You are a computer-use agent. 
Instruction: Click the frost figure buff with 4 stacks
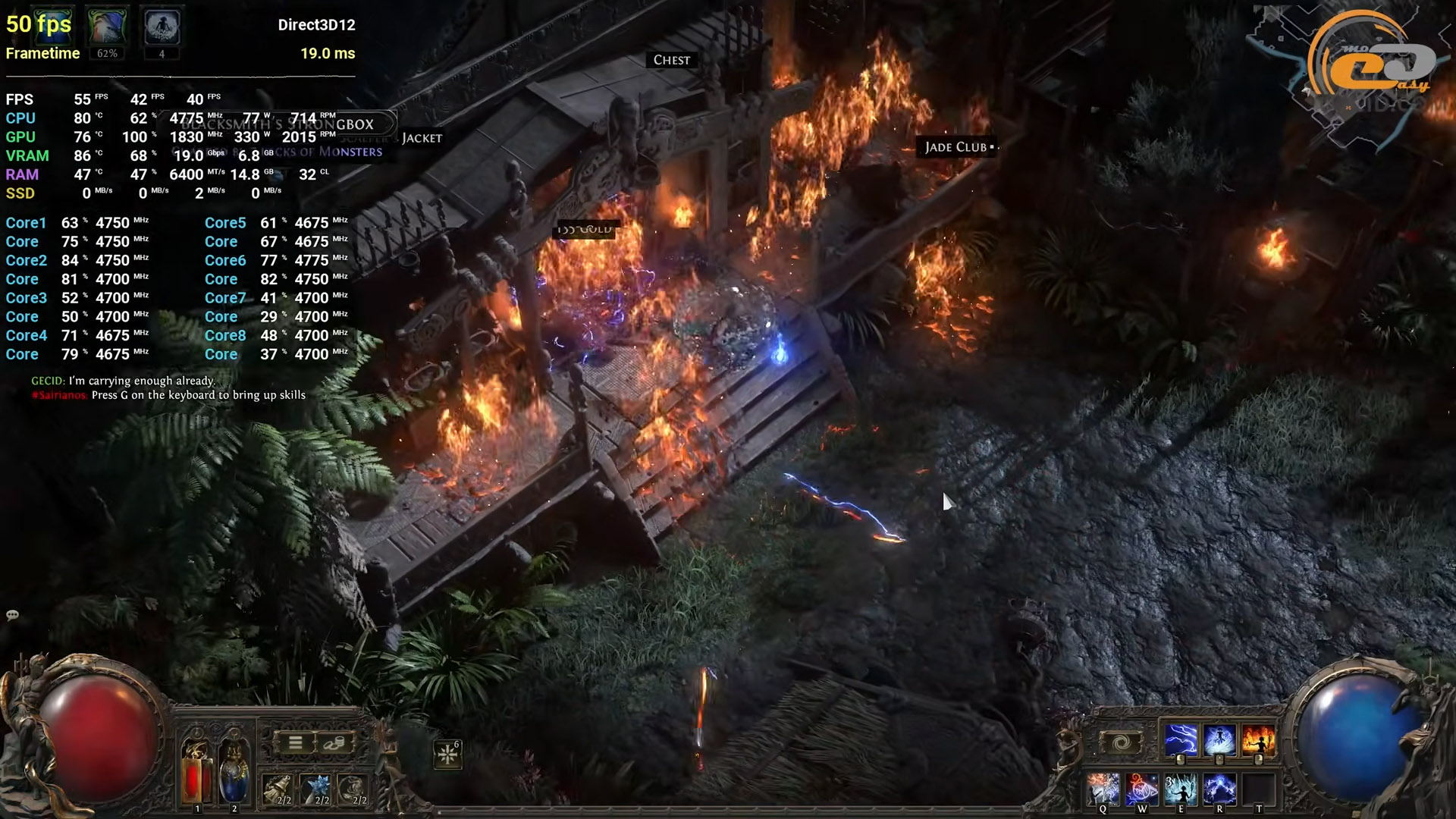click(162, 27)
